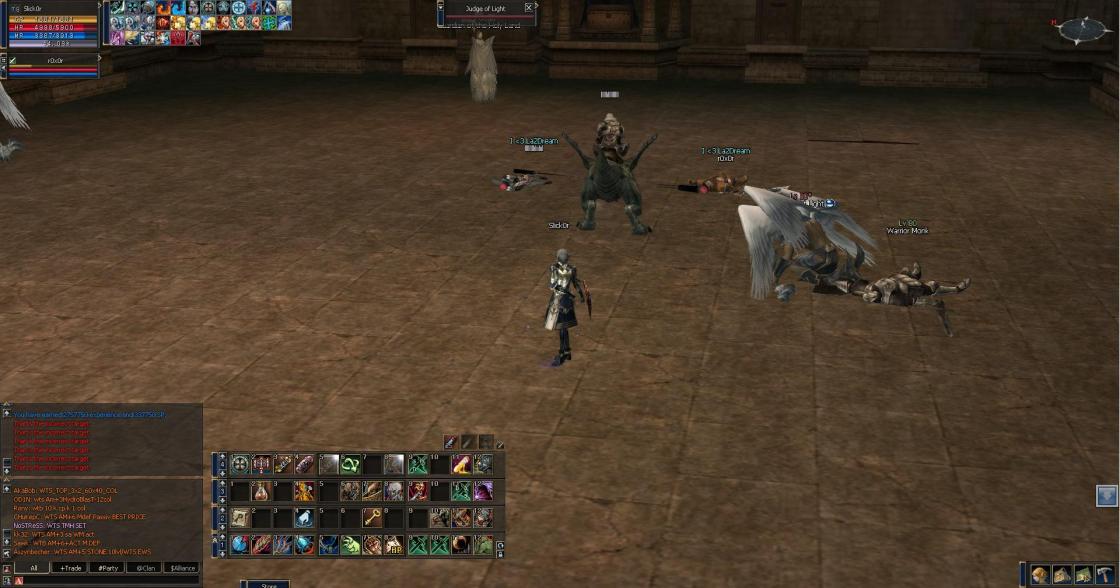
Task: Close the Judge of Light target window
Action: (529, 8)
